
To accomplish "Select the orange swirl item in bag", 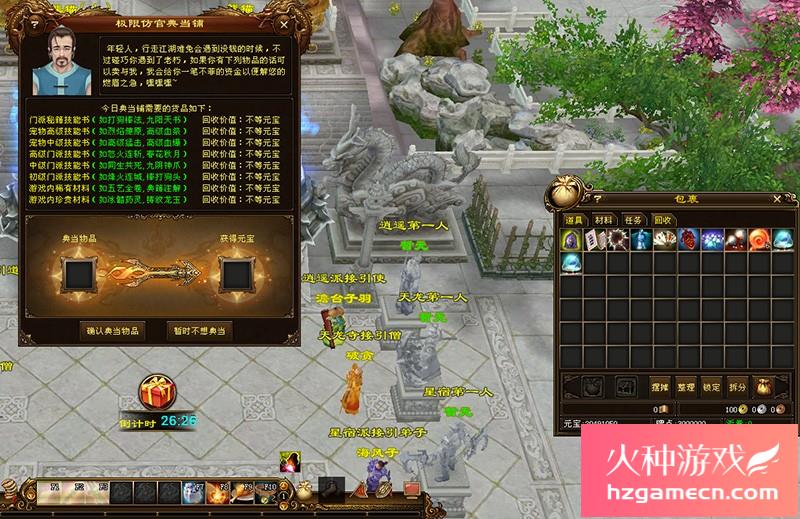I will [x=757, y=240].
